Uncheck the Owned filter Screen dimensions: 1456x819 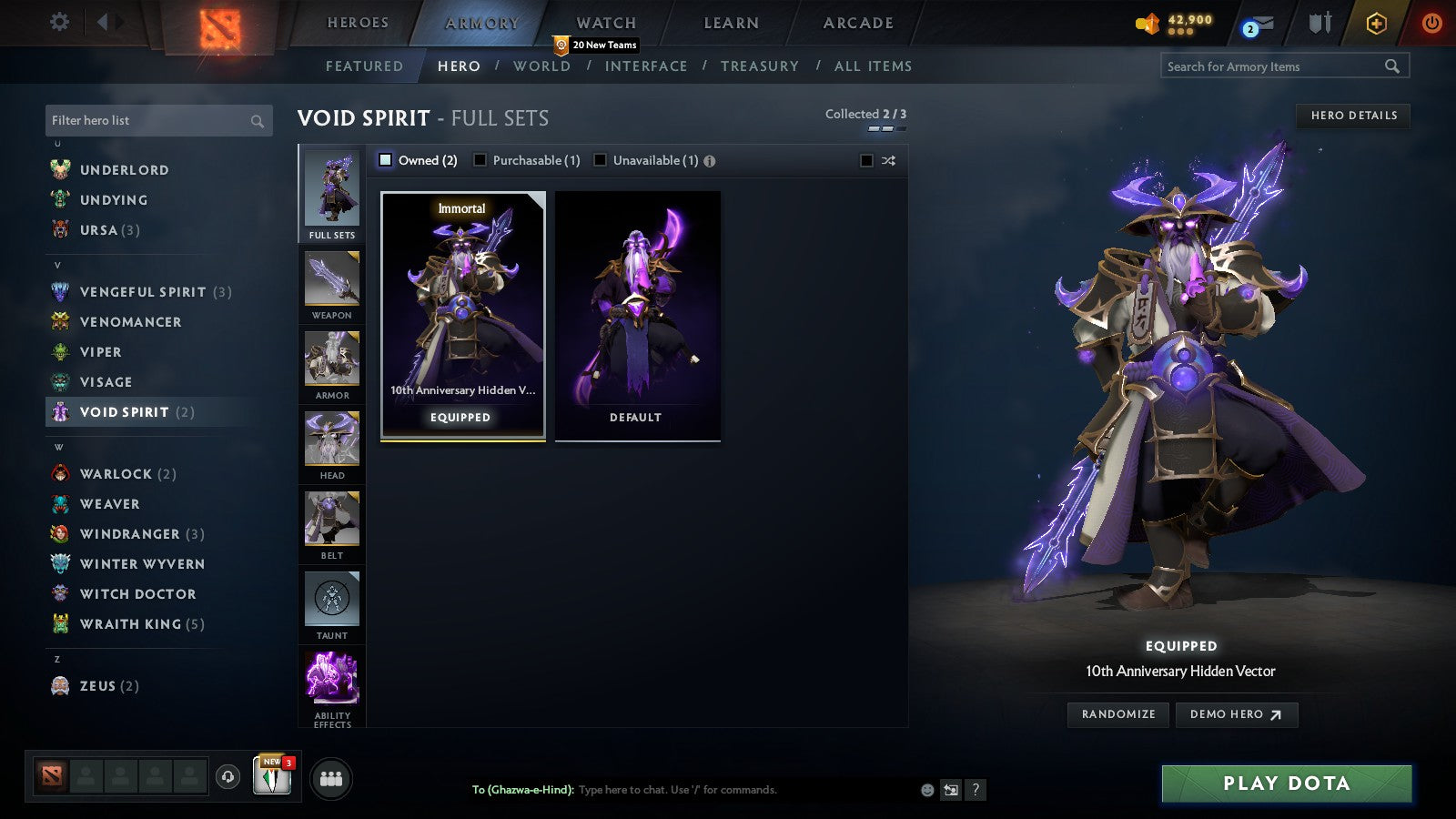(x=386, y=159)
